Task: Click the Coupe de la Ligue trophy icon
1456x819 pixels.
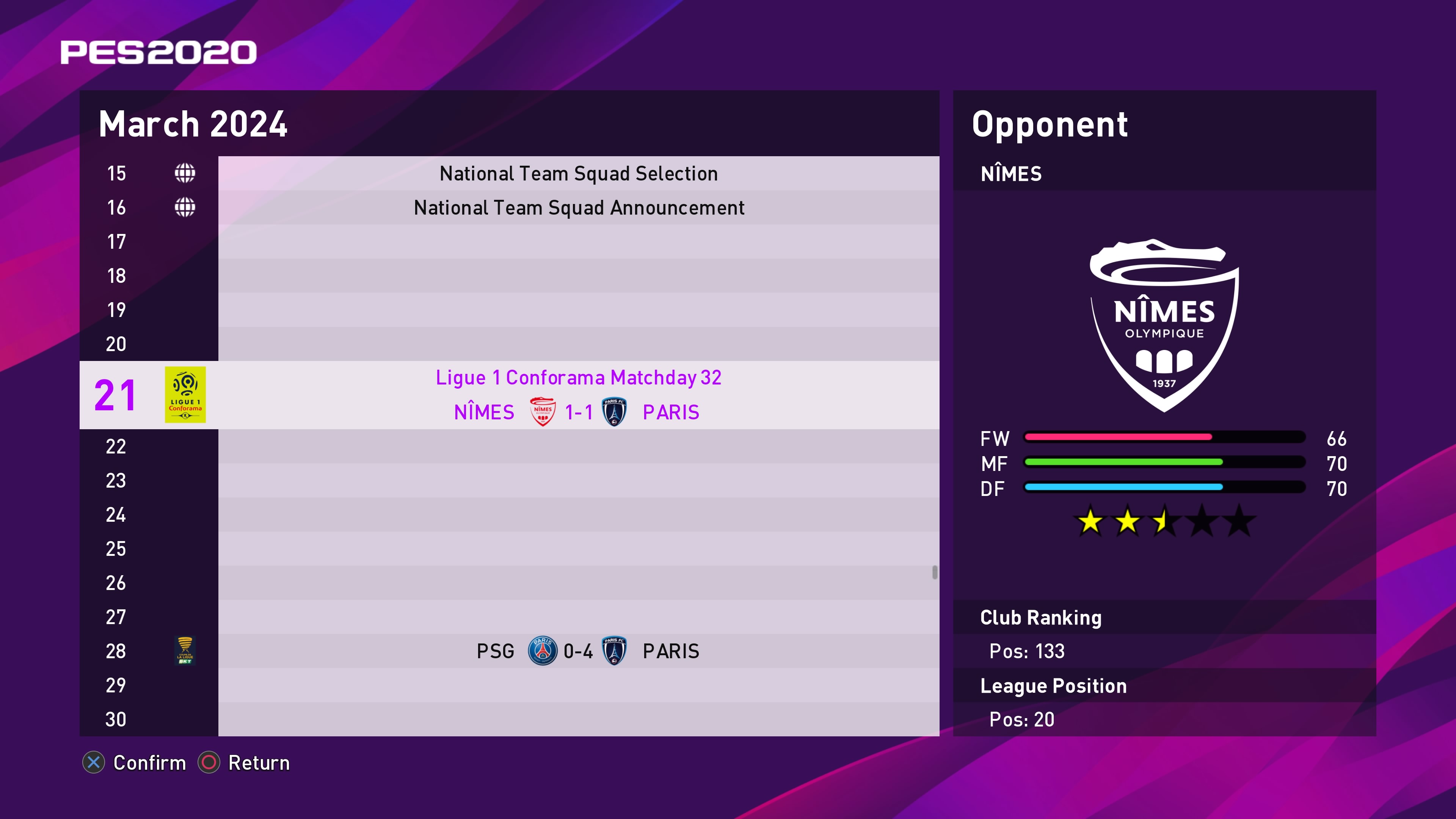Action: point(185,651)
